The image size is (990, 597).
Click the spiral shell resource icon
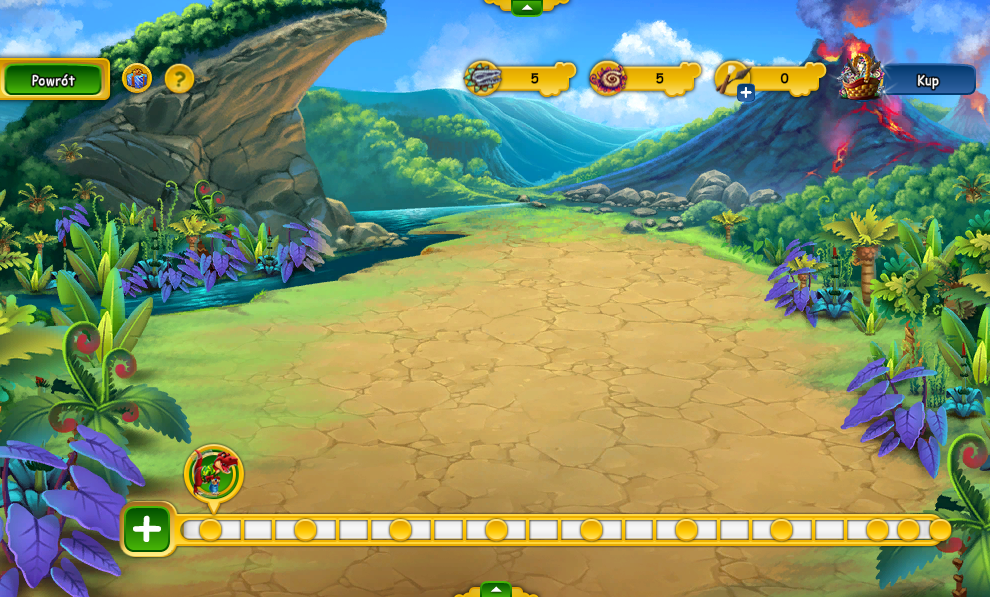pyautogui.click(x=607, y=78)
